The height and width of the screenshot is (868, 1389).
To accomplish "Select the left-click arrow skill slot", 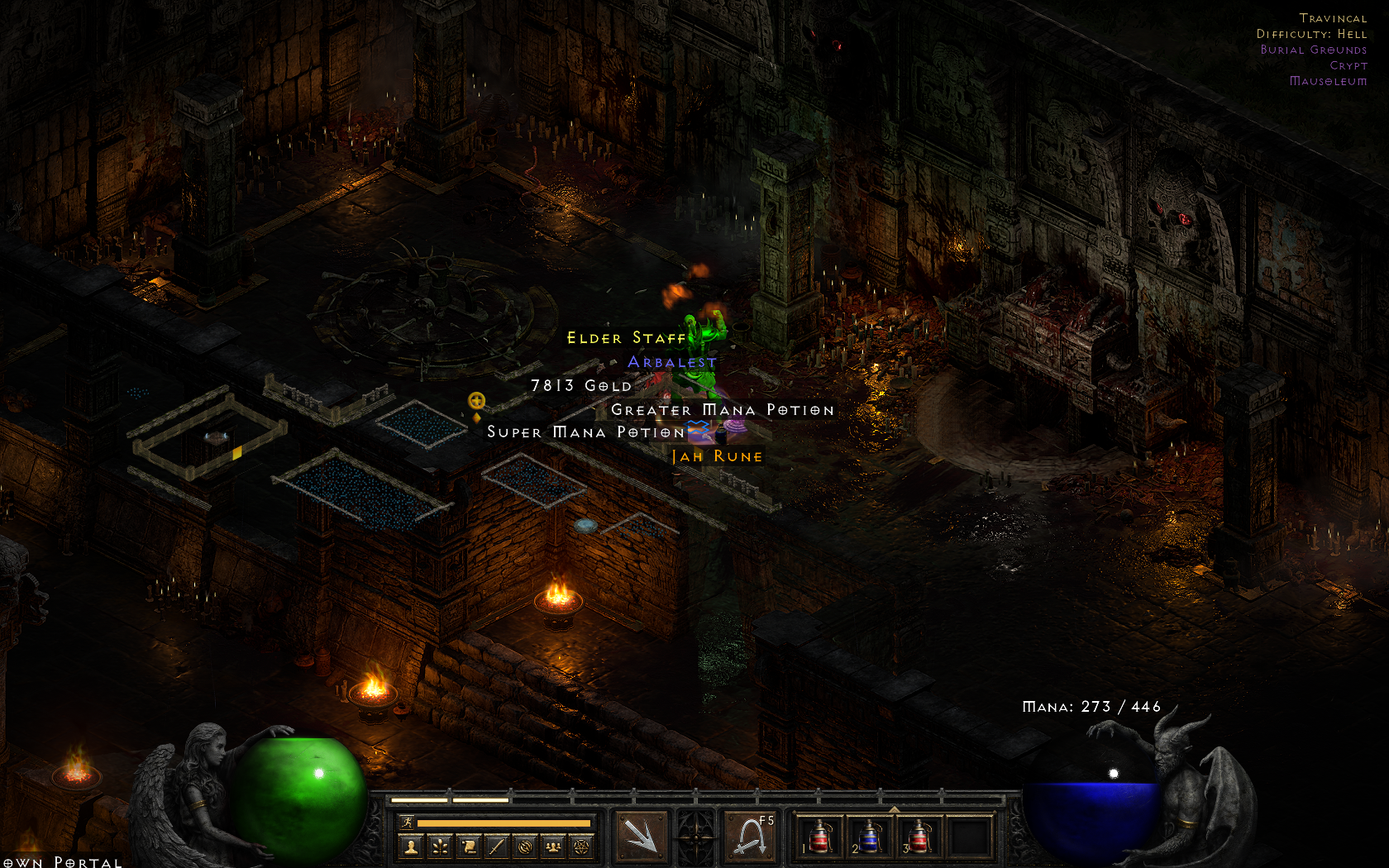I will (x=642, y=837).
